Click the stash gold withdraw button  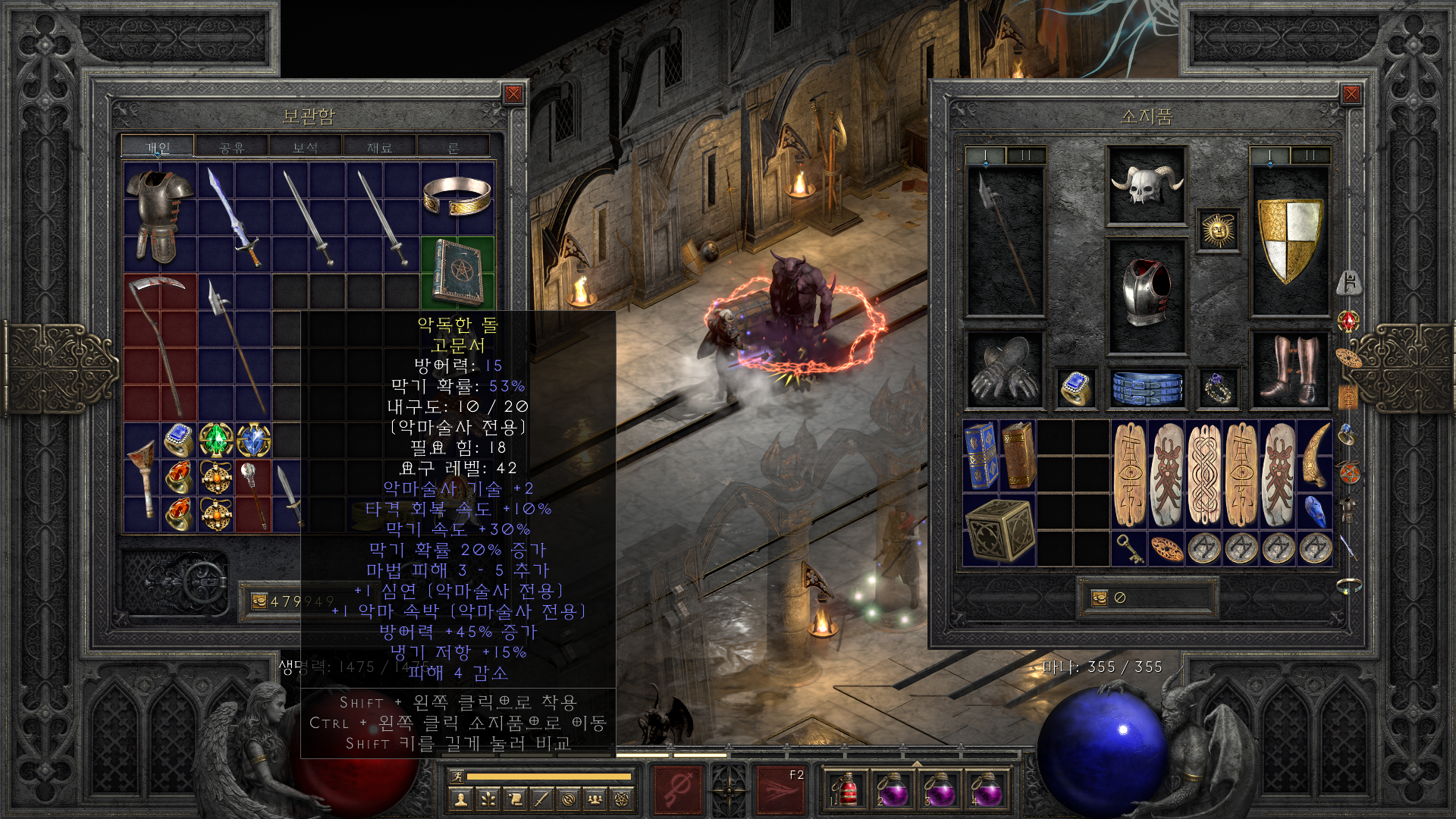[x=259, y=601]
